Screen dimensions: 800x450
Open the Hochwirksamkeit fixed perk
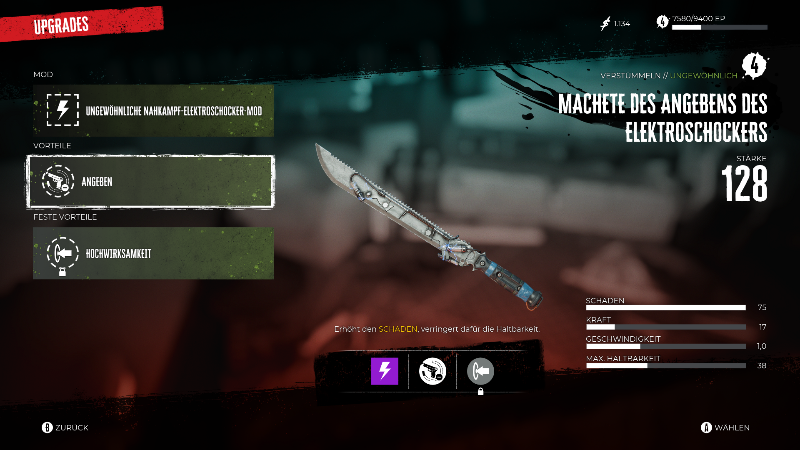coord(153,252)
